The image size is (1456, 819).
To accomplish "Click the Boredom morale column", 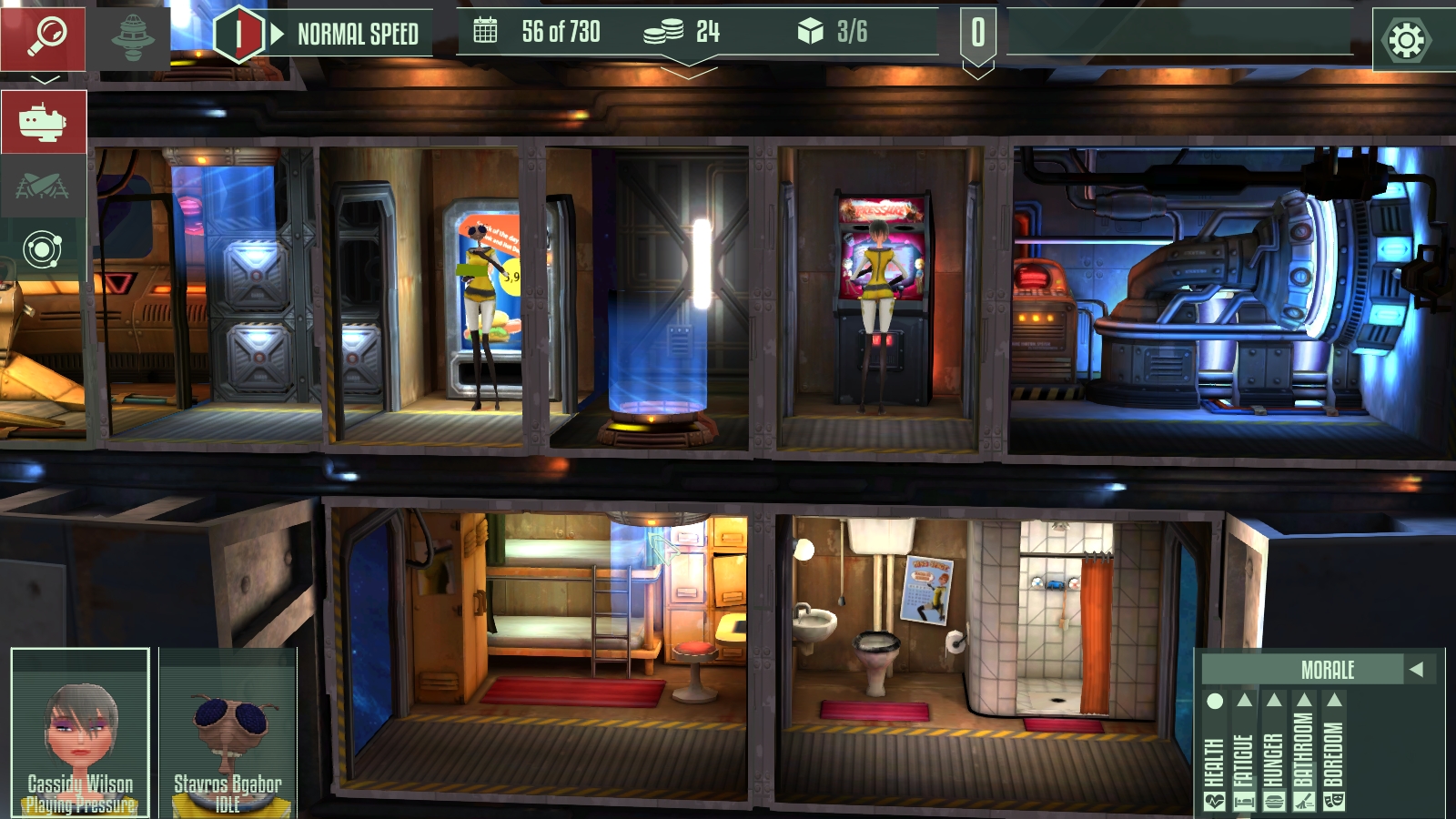I will coord(1334,751).
